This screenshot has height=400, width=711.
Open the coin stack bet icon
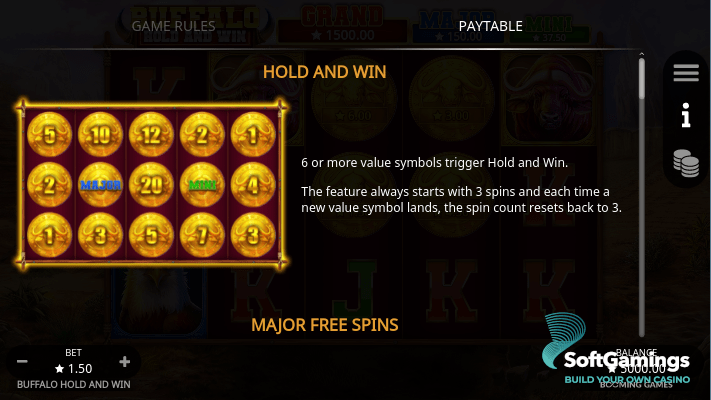pos(686,161)
